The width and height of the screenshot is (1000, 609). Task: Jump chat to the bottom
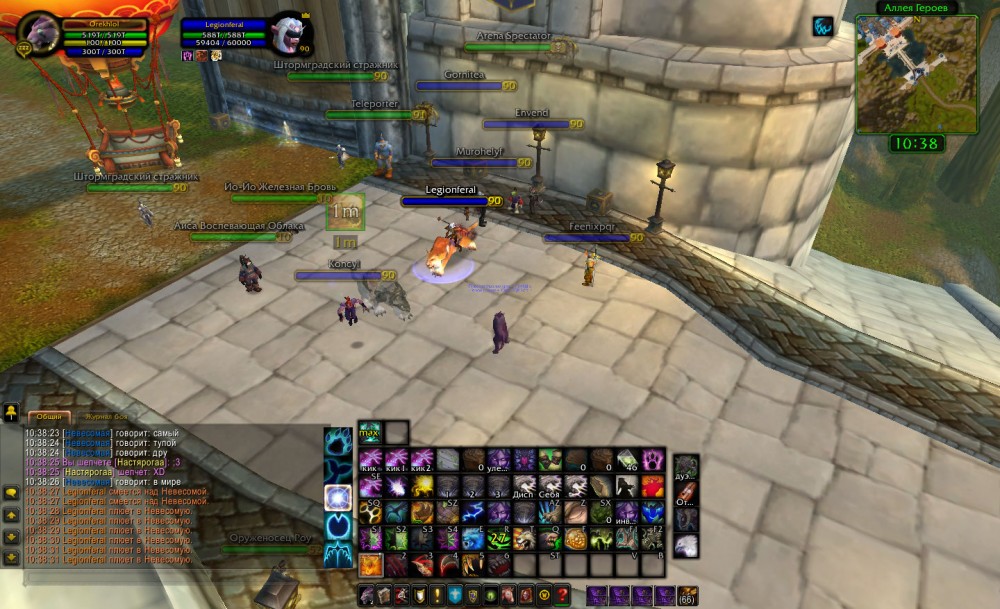[11, 559]
